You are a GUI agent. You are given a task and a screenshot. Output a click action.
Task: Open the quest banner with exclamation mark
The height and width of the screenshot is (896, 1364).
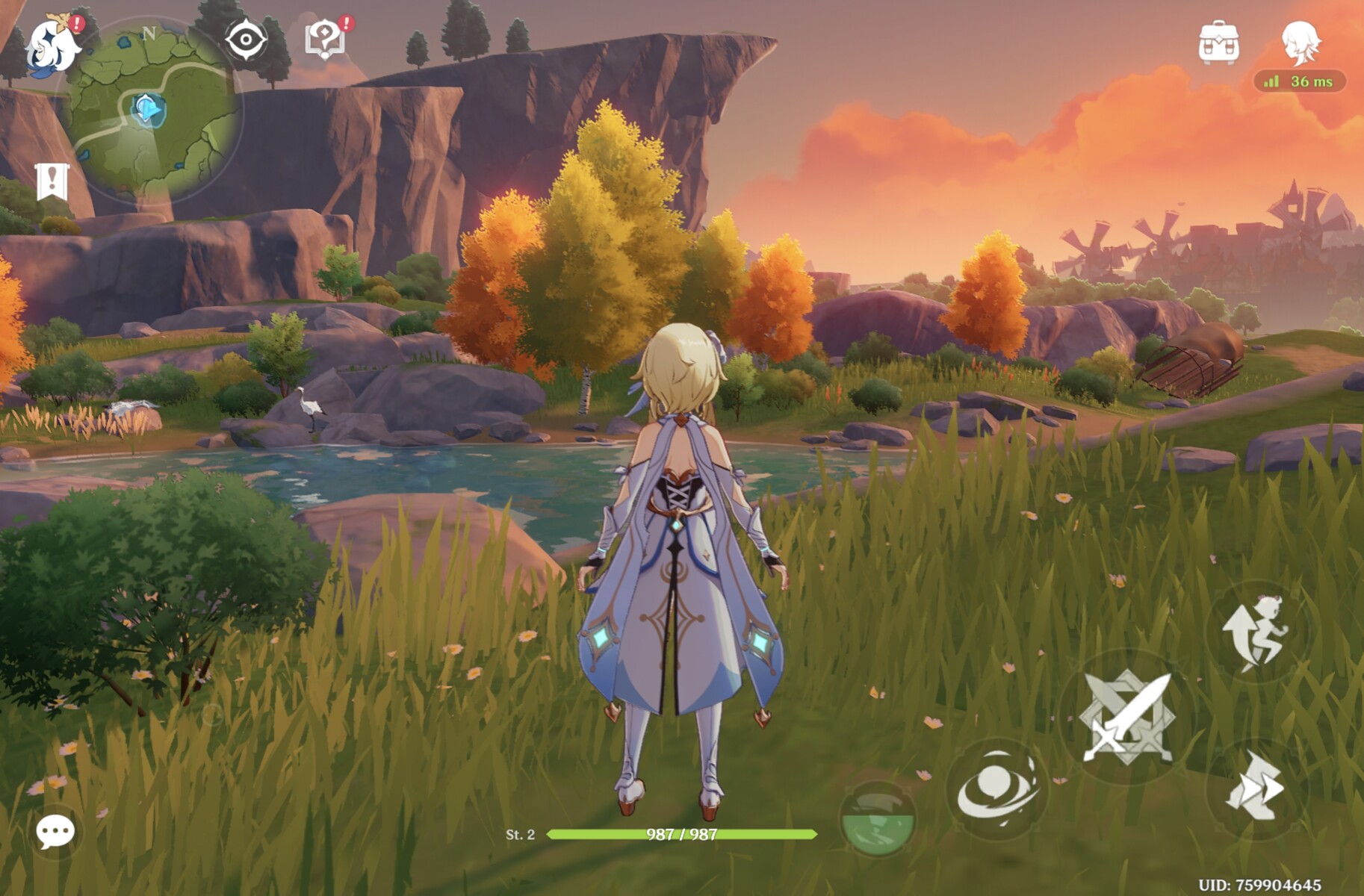[x=52, y=181]
